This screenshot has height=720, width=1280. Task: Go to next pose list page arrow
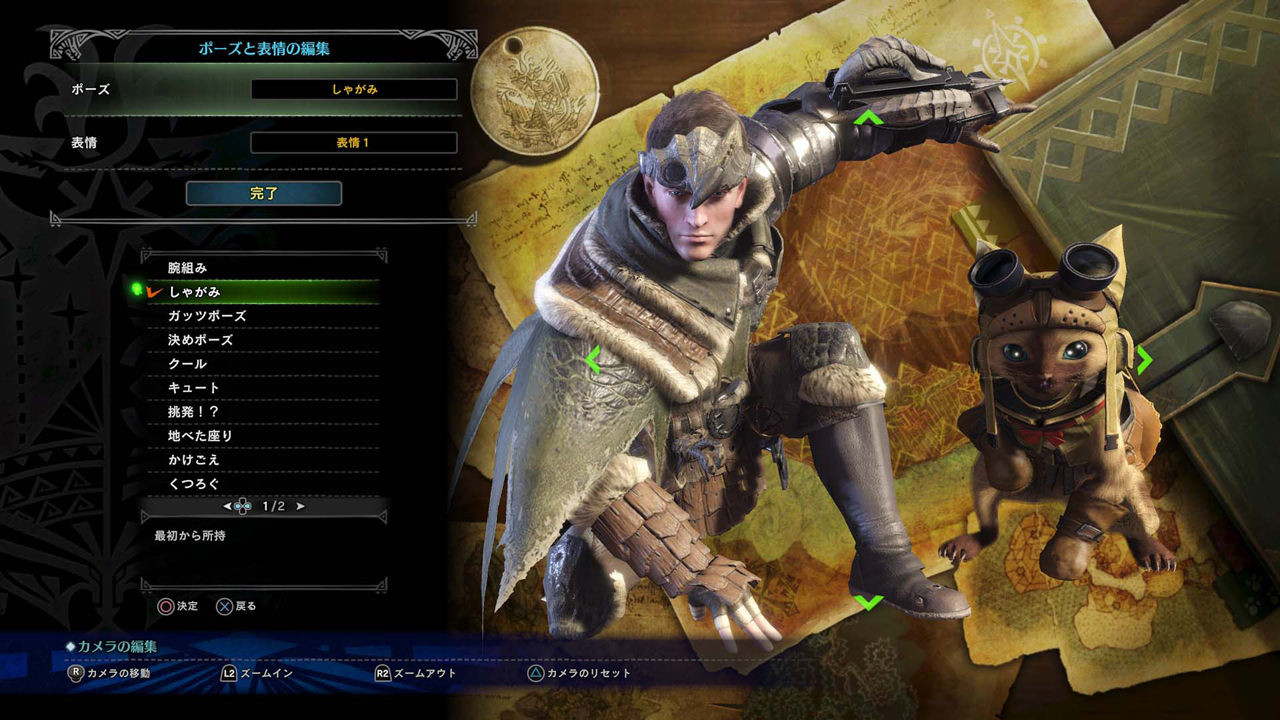(300, 507)
